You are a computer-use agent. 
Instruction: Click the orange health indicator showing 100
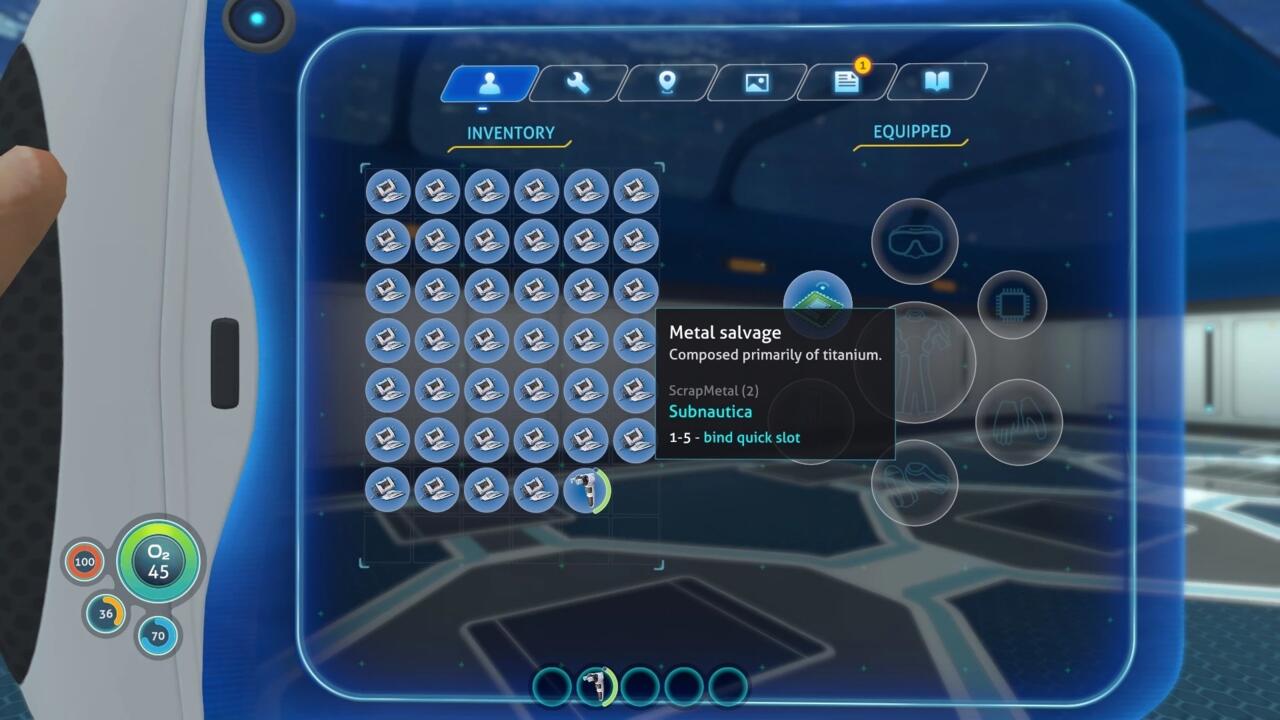coord(85,562)
